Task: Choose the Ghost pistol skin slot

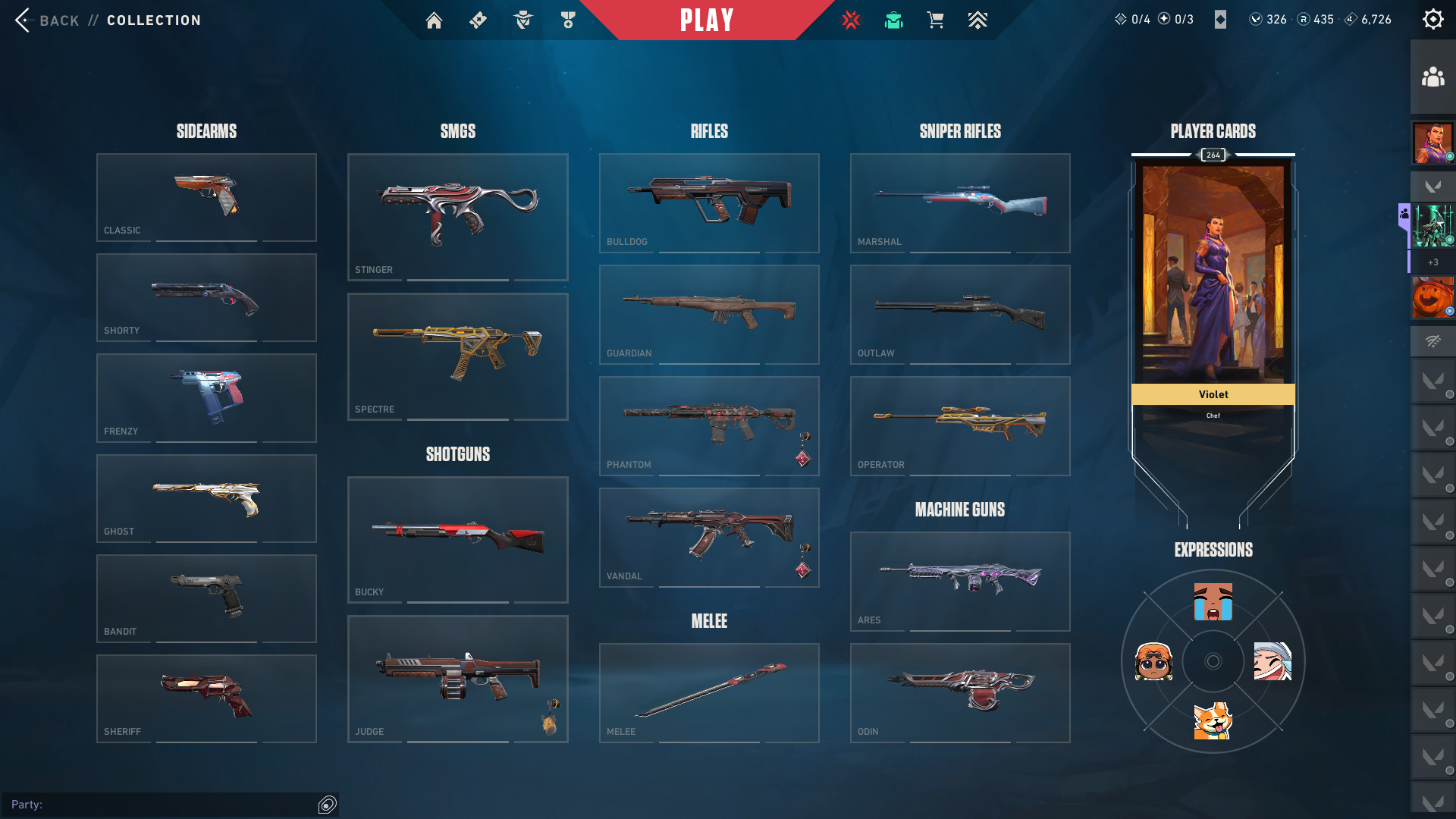Action: [x=206, y=498]
